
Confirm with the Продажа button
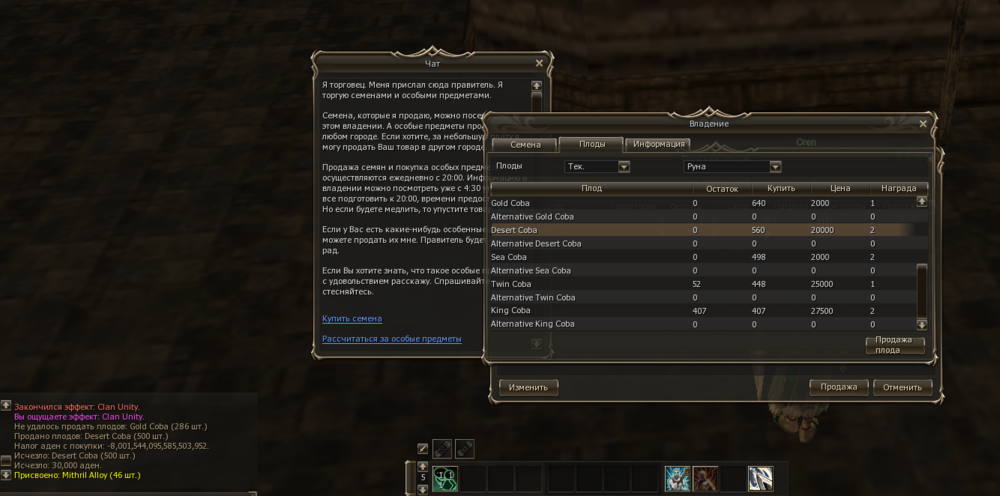pos(838,387)
